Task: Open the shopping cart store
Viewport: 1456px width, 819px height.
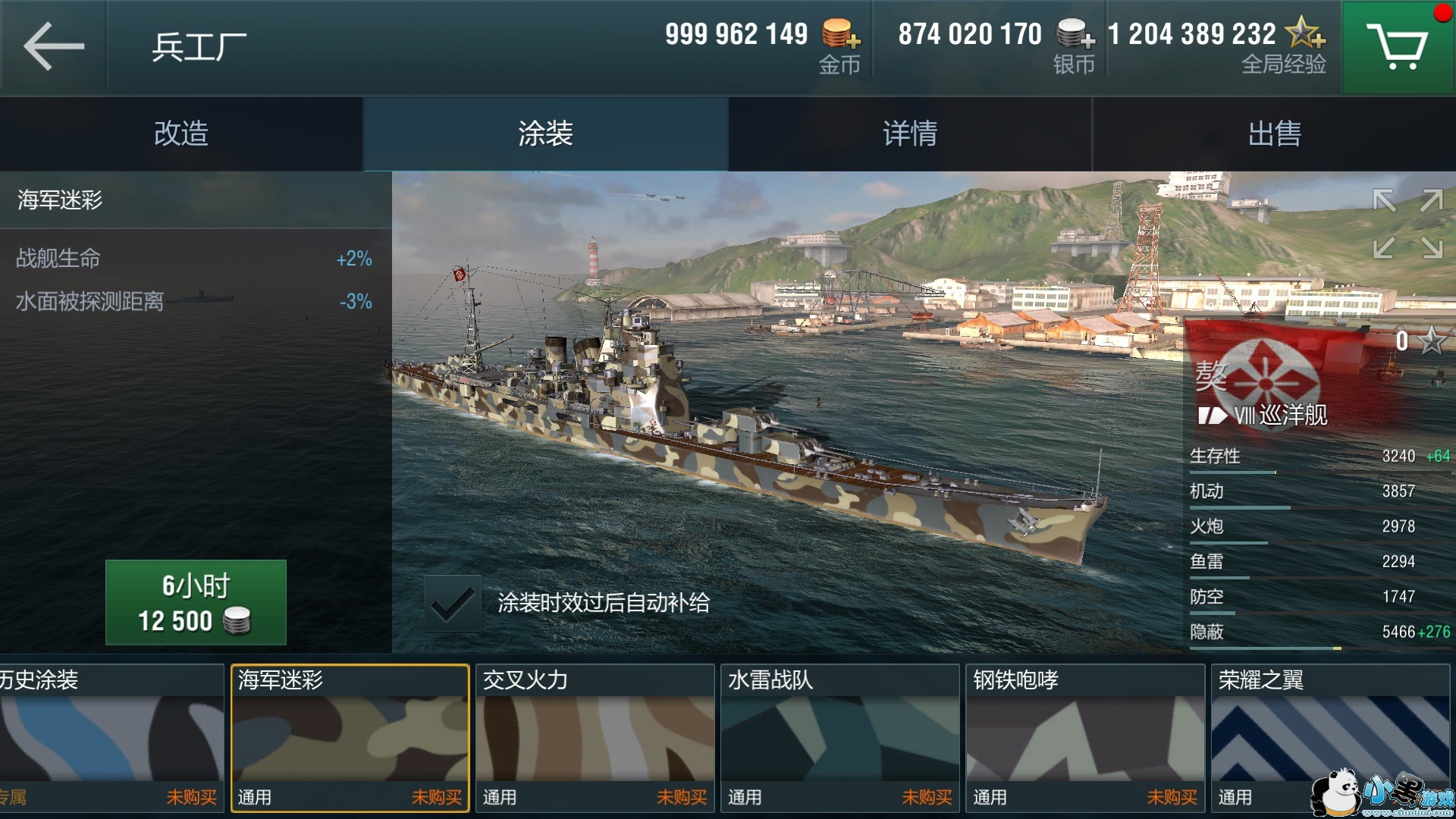Action: click(1398, 47)
